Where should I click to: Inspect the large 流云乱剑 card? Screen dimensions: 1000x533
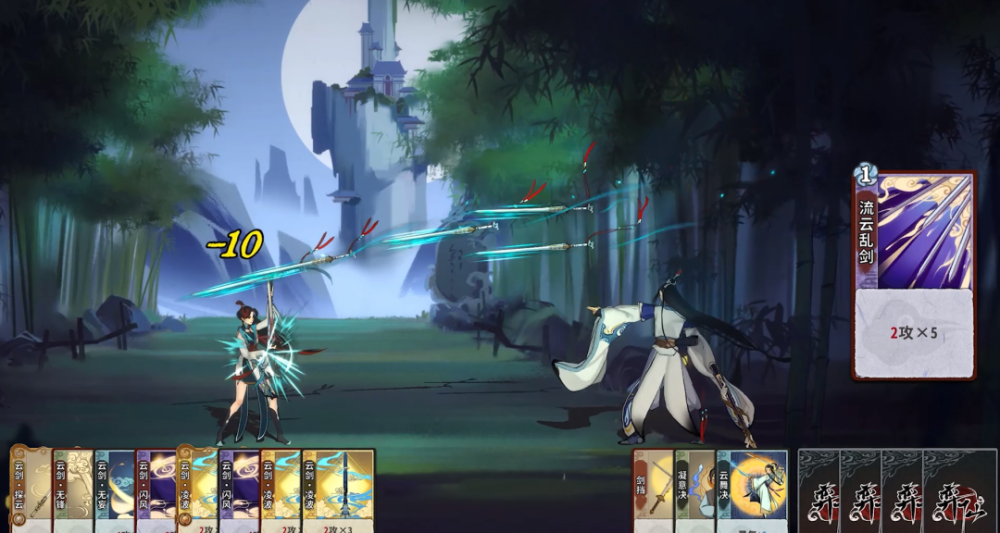point(914,275)
